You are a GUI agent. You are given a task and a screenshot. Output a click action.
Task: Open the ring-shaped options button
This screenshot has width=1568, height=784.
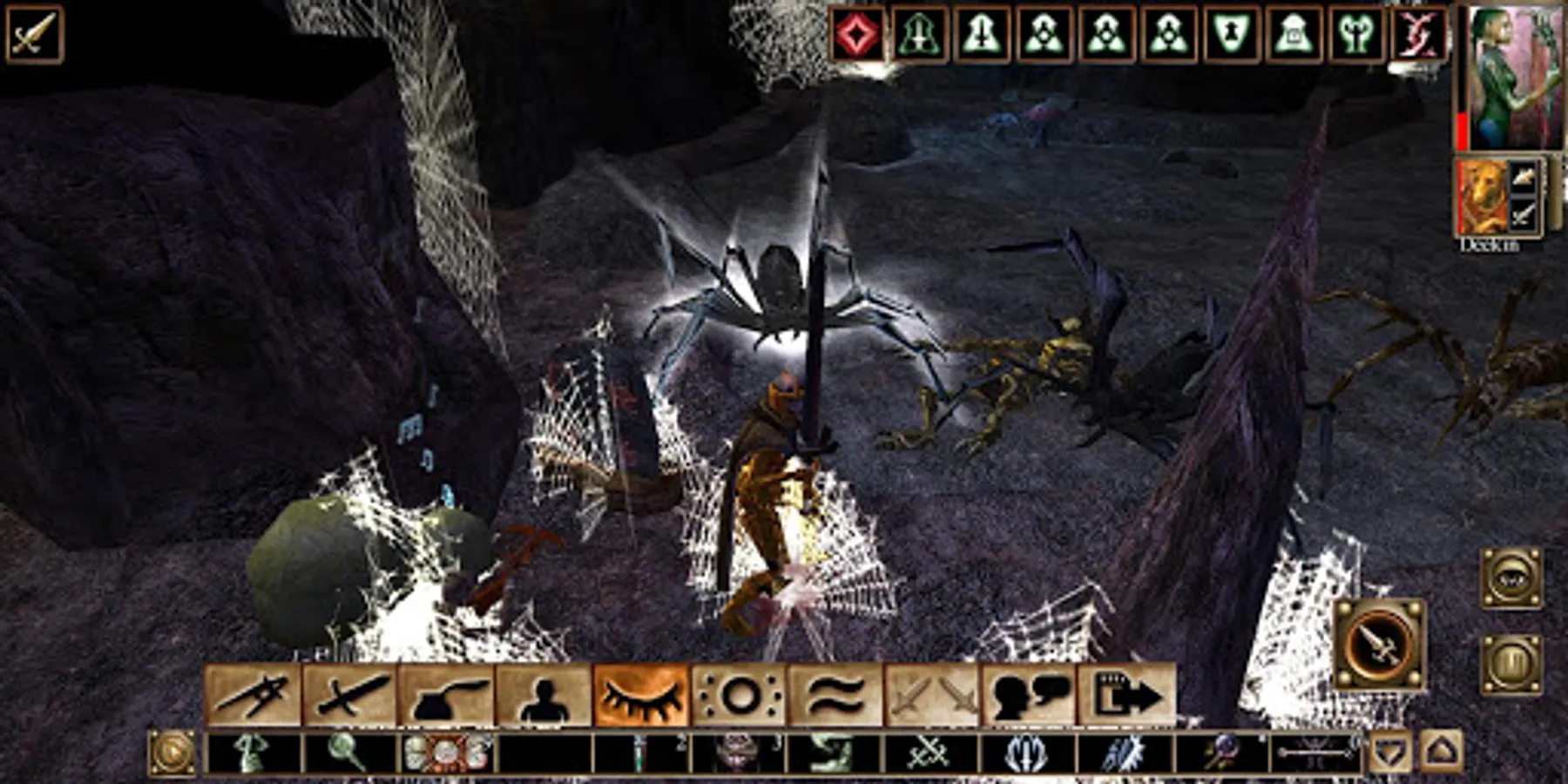pyautogui.click(x=739, y=695)
